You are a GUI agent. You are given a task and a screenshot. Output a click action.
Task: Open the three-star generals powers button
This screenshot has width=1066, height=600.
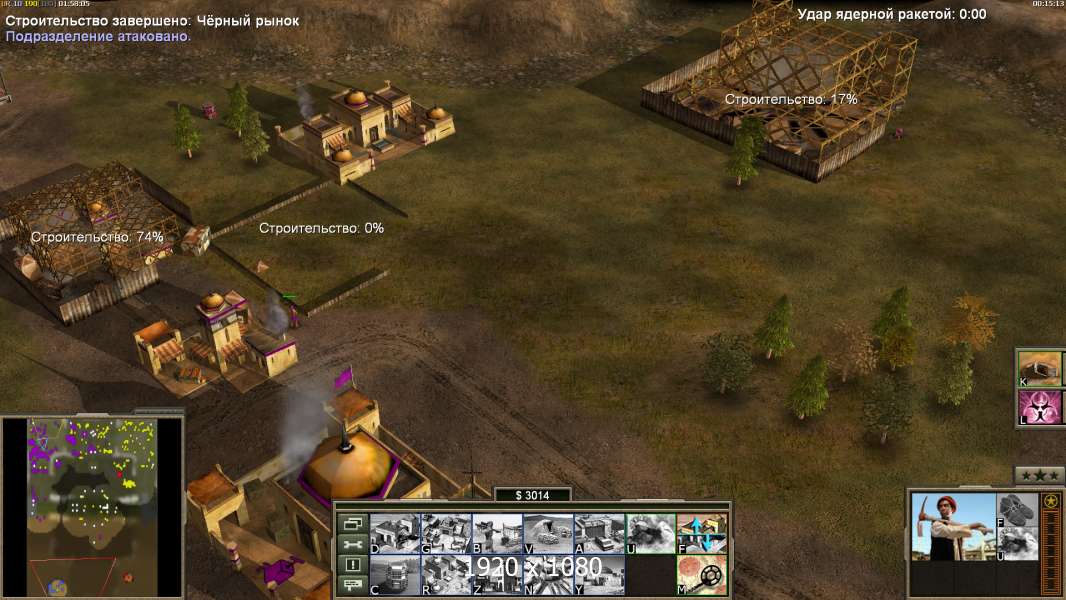click(1039, 475)
